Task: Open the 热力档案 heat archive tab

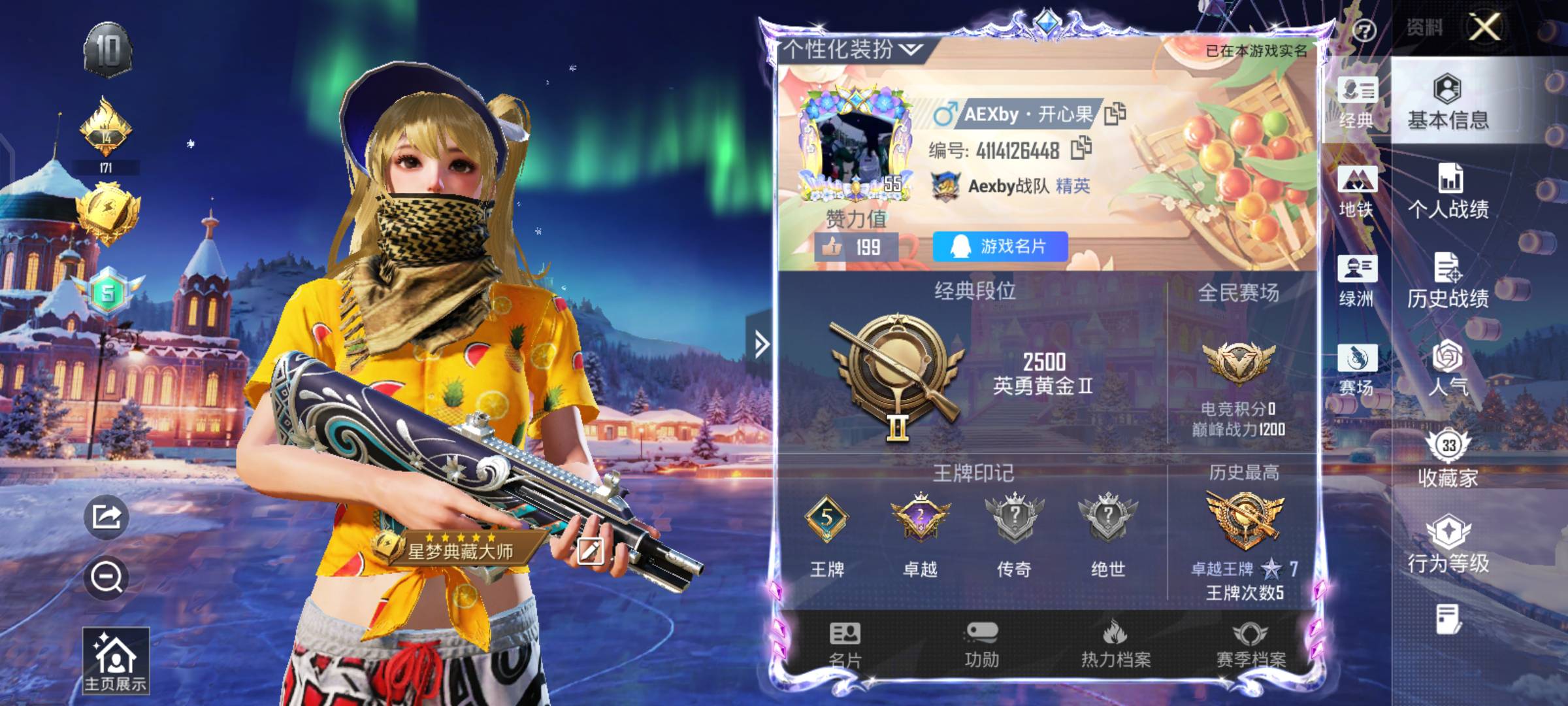Action: pyautogui.click(x=1116, y=645)
